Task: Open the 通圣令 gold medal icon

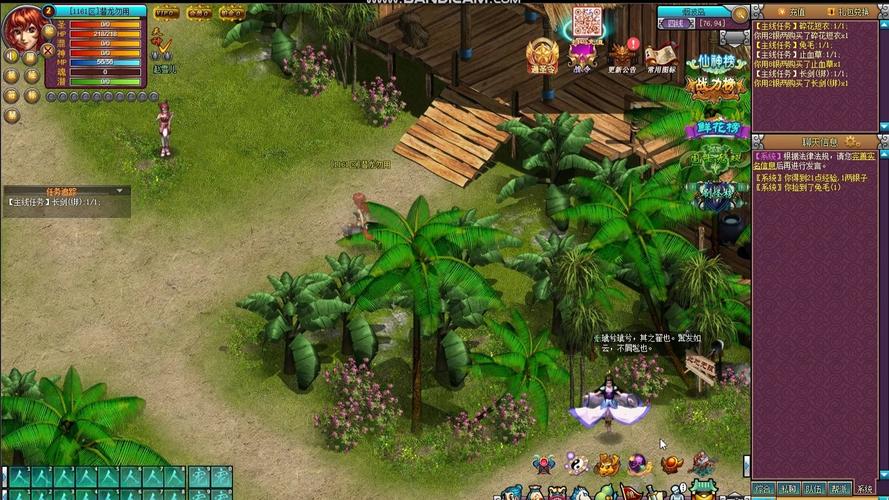Action: 543,56
